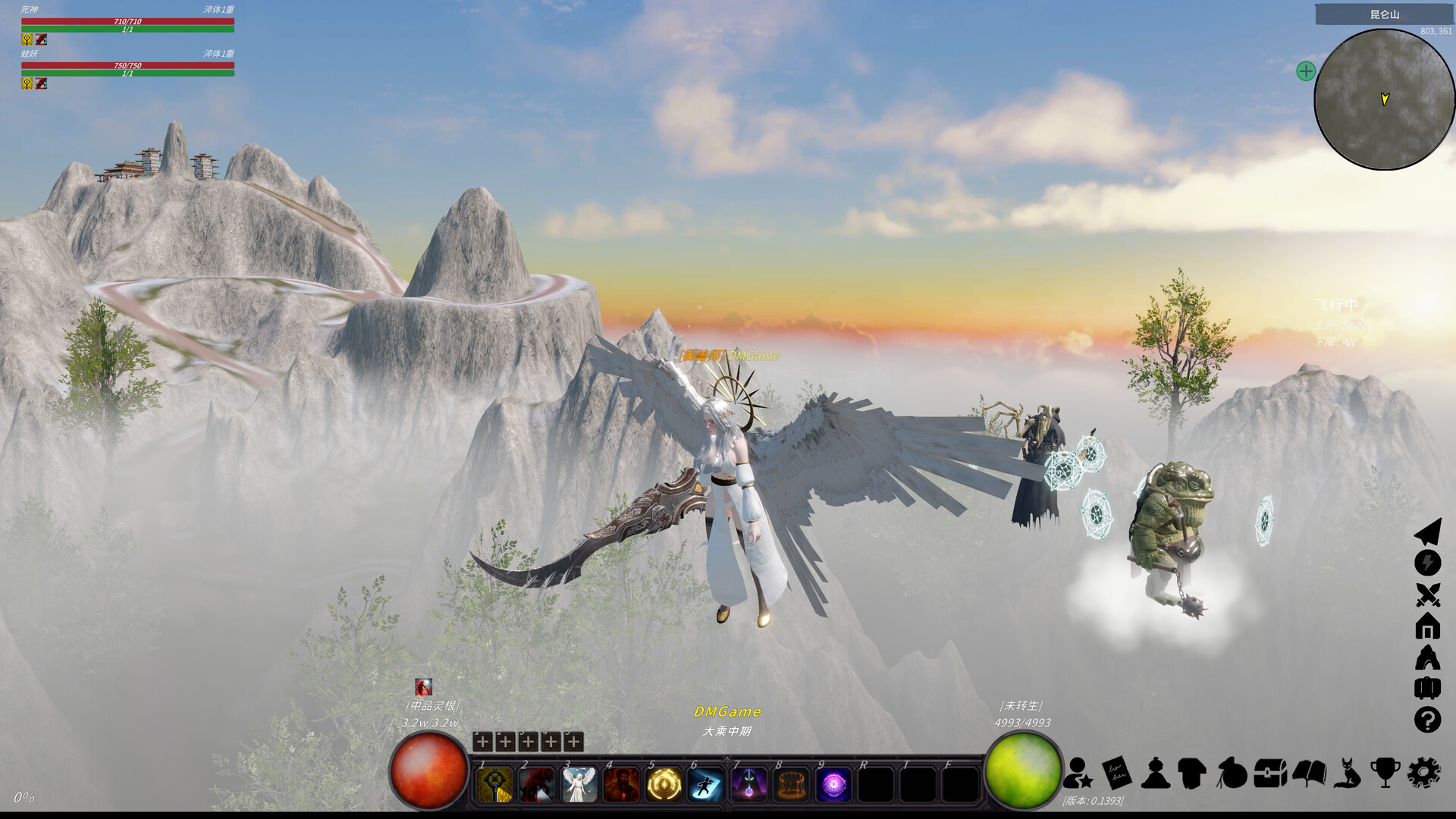Click the 昆仑山 map name banner

pyautogui.click(x=1385, y=14)
